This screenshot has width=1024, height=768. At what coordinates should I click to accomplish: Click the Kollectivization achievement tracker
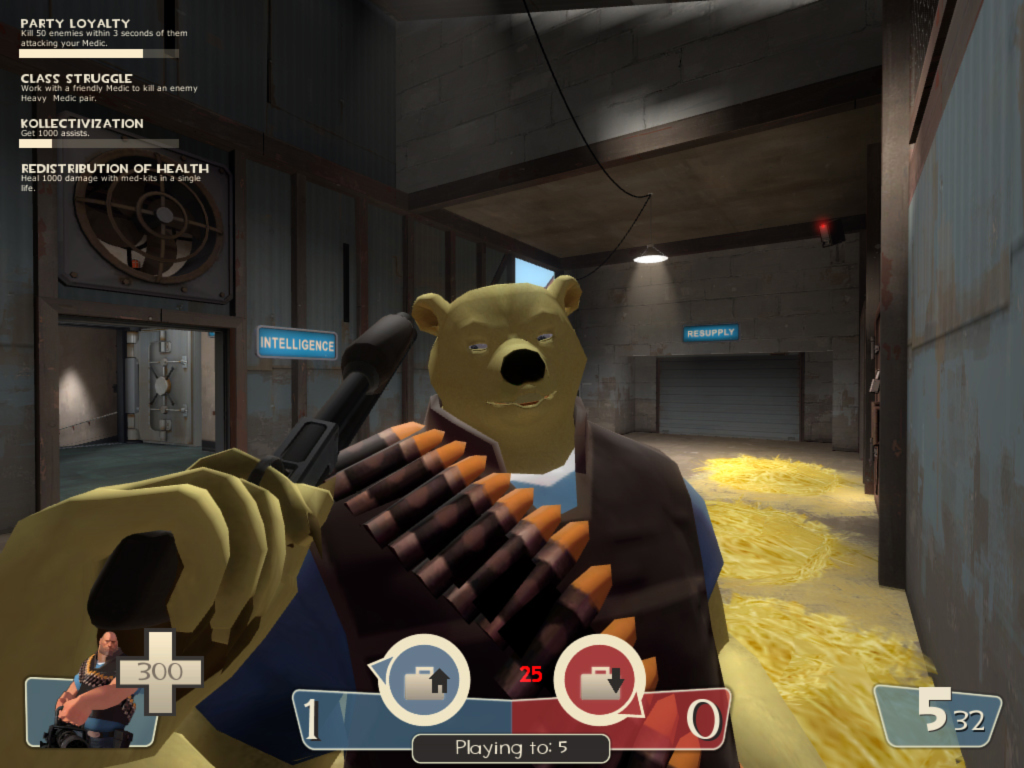tap(82, 123)
